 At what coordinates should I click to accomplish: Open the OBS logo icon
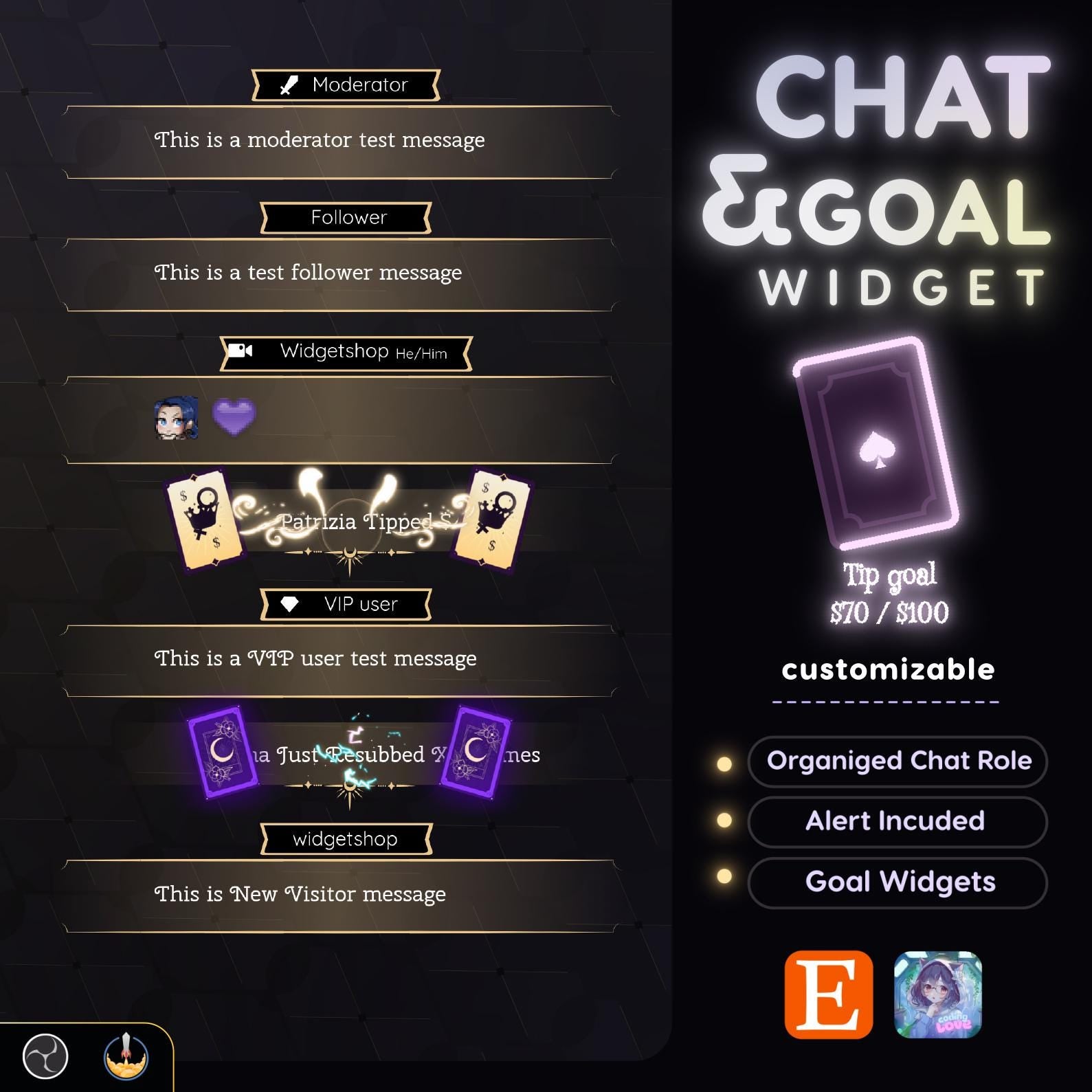pos(45,1057)
